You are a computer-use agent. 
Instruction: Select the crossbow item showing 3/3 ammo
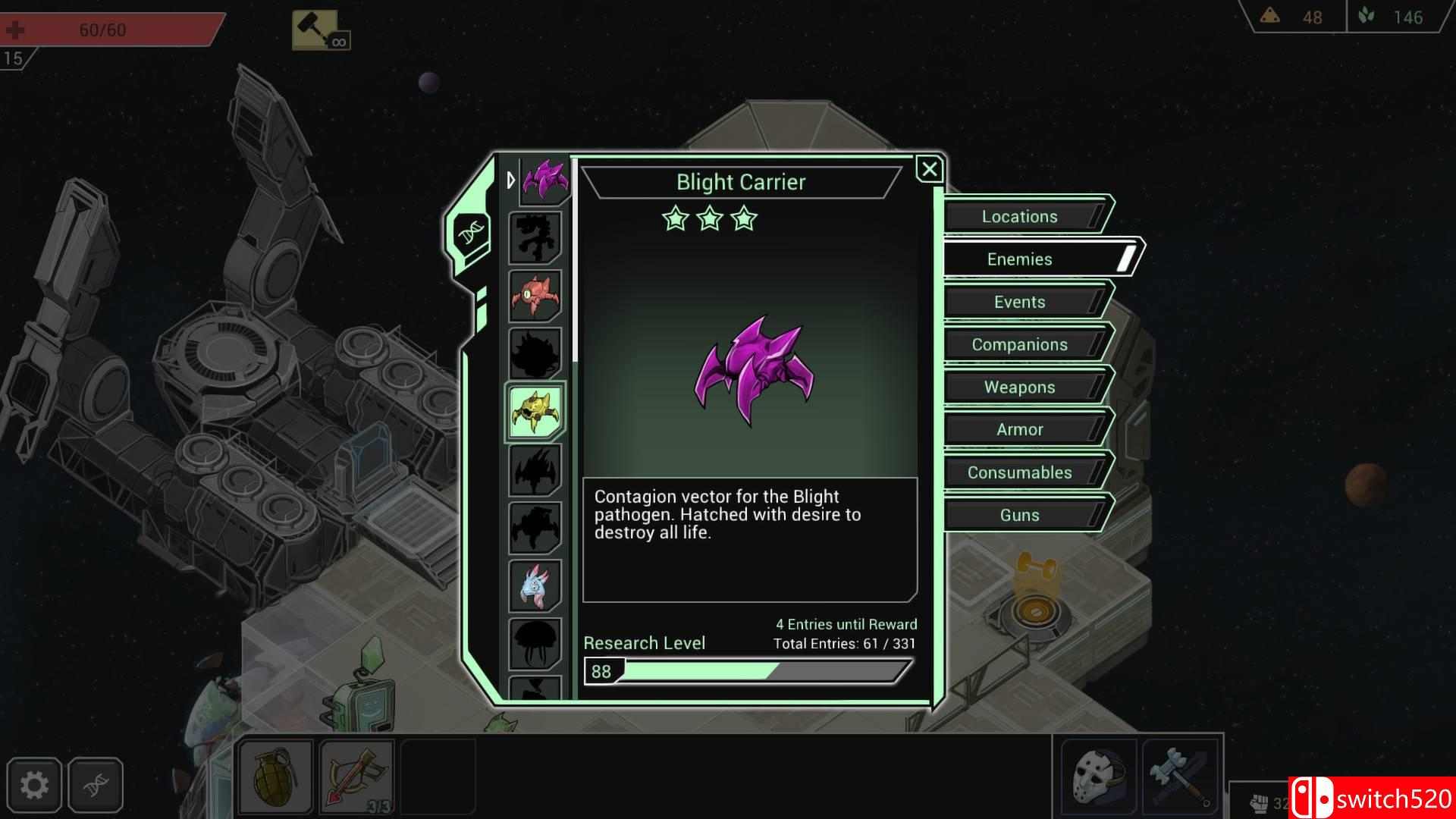356,773
